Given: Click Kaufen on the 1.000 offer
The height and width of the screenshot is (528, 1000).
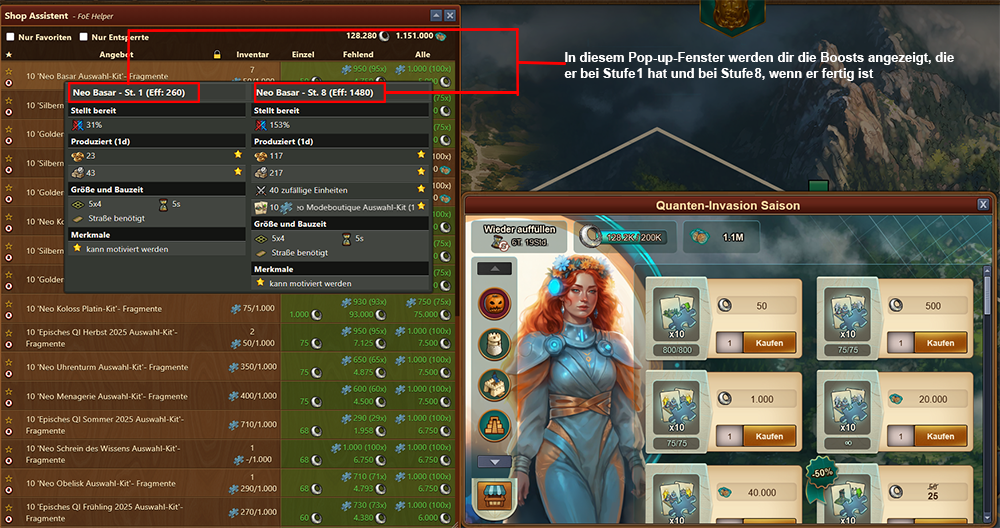Looking at the screenshot, I should tap(768, 437).
